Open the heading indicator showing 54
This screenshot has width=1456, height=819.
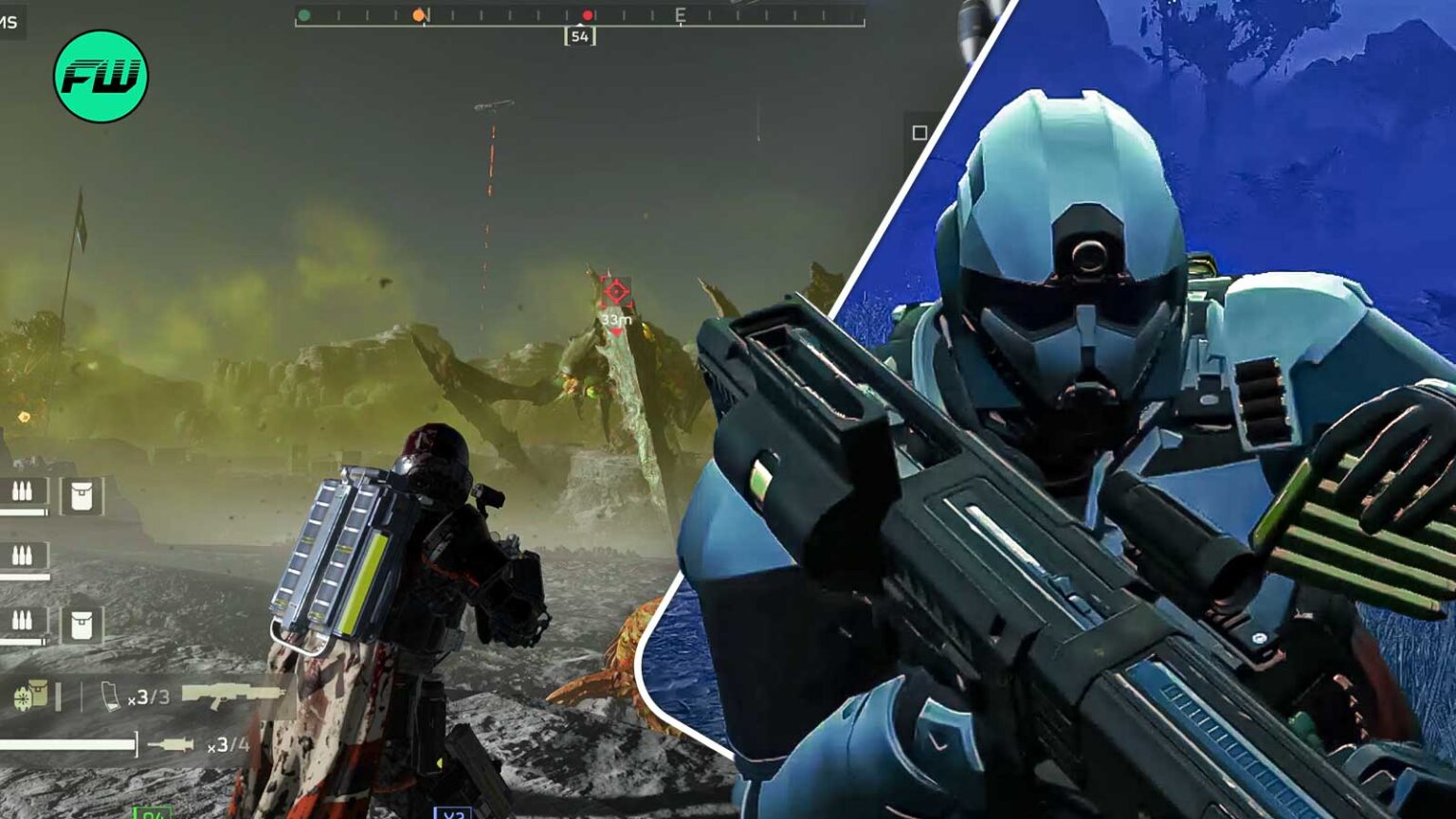(581, 38)
